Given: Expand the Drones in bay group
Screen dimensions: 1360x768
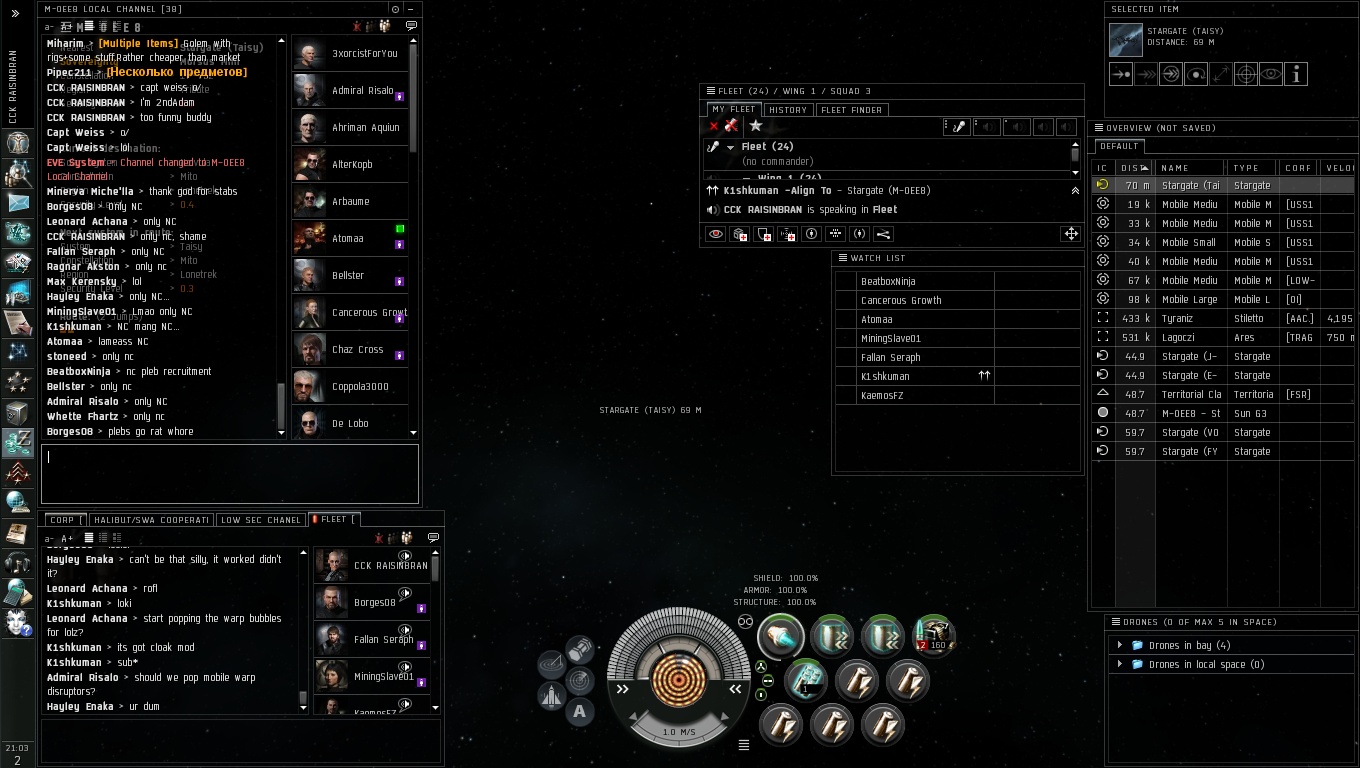Looking at the screenshot, I should point(1120,646).
